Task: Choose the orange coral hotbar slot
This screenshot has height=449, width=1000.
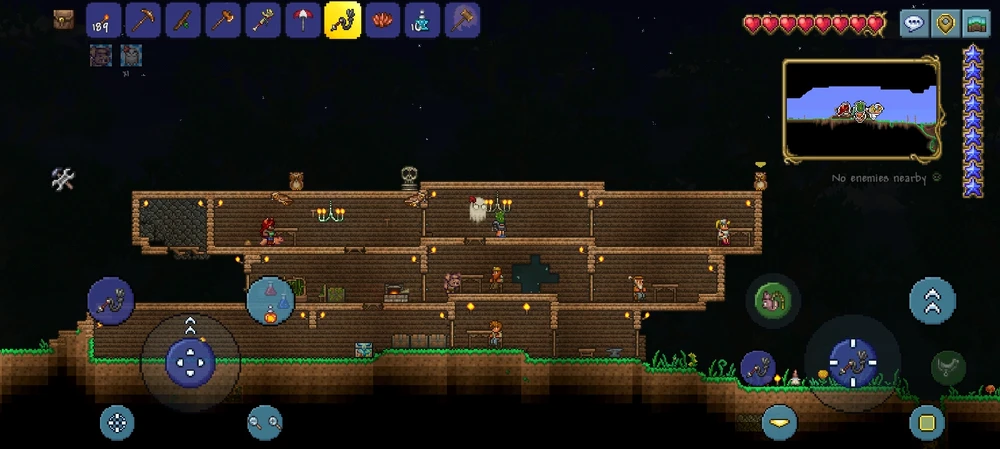Action: (383, 19)
